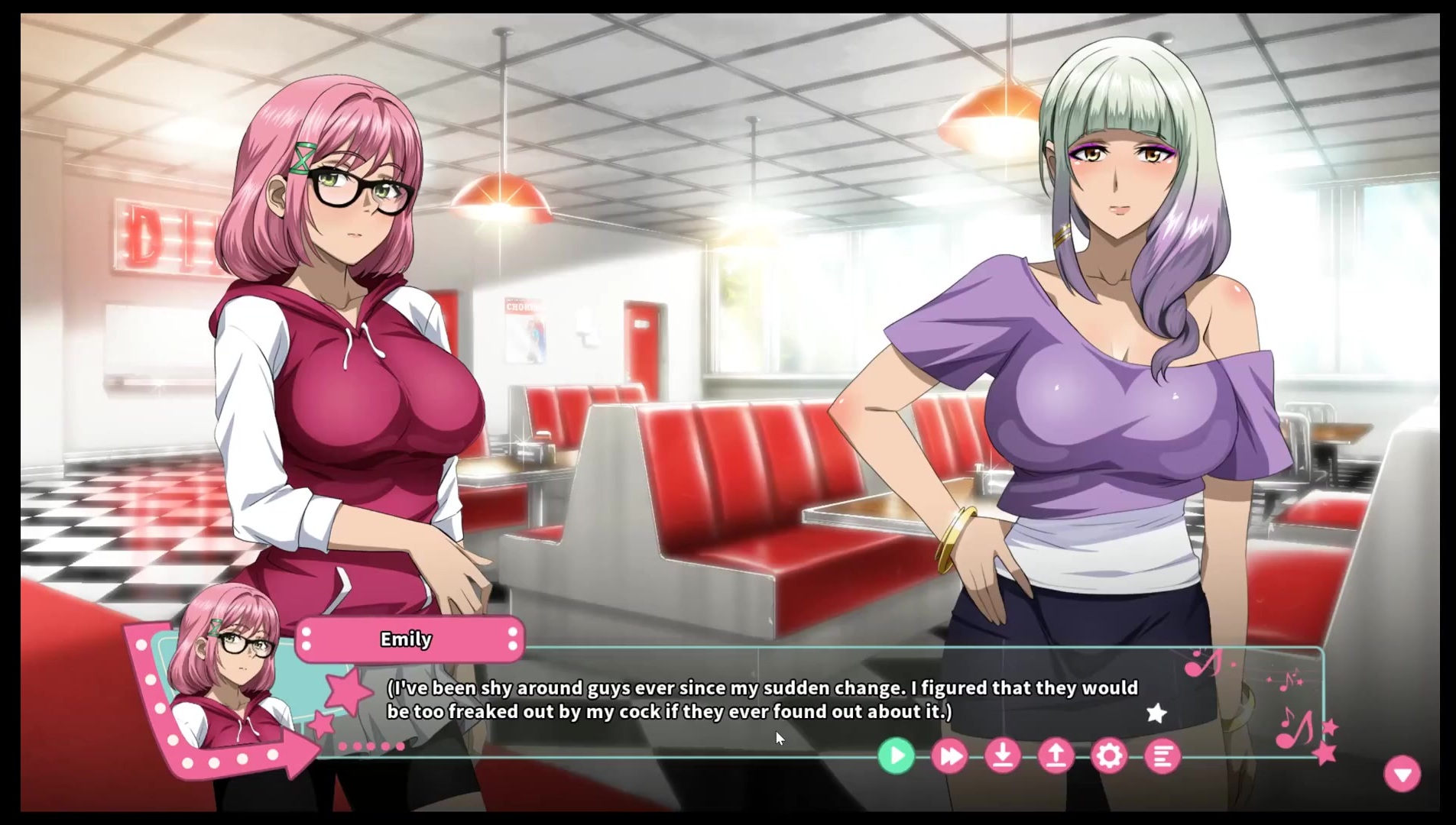Hide the dialogue box with pink arrow button
Image resolution: width=1456 pixels, height=825 pixels.
[1402, 774]
